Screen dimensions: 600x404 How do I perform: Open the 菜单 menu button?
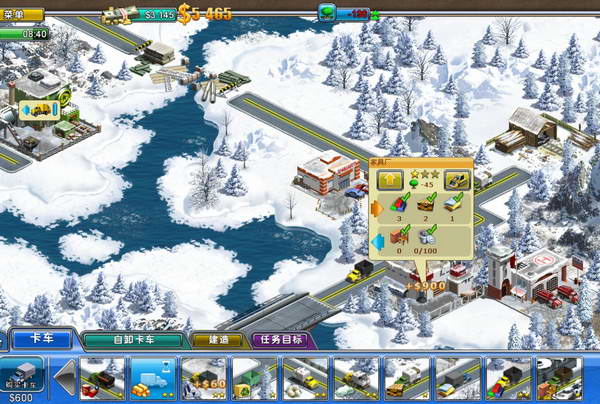pyautogui.click(x=21, y=15)
